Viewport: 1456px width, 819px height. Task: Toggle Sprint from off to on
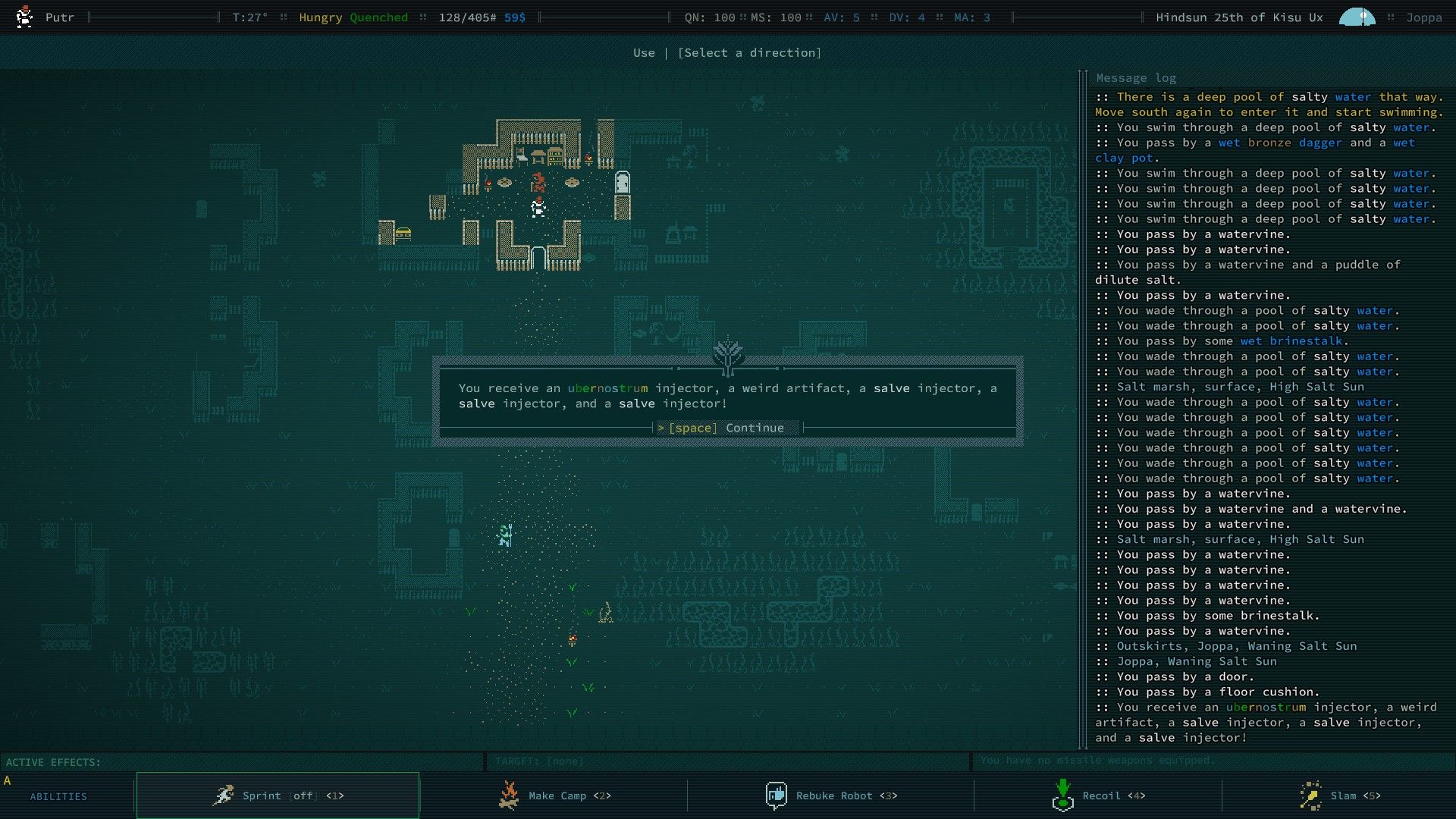coord(303,795)
